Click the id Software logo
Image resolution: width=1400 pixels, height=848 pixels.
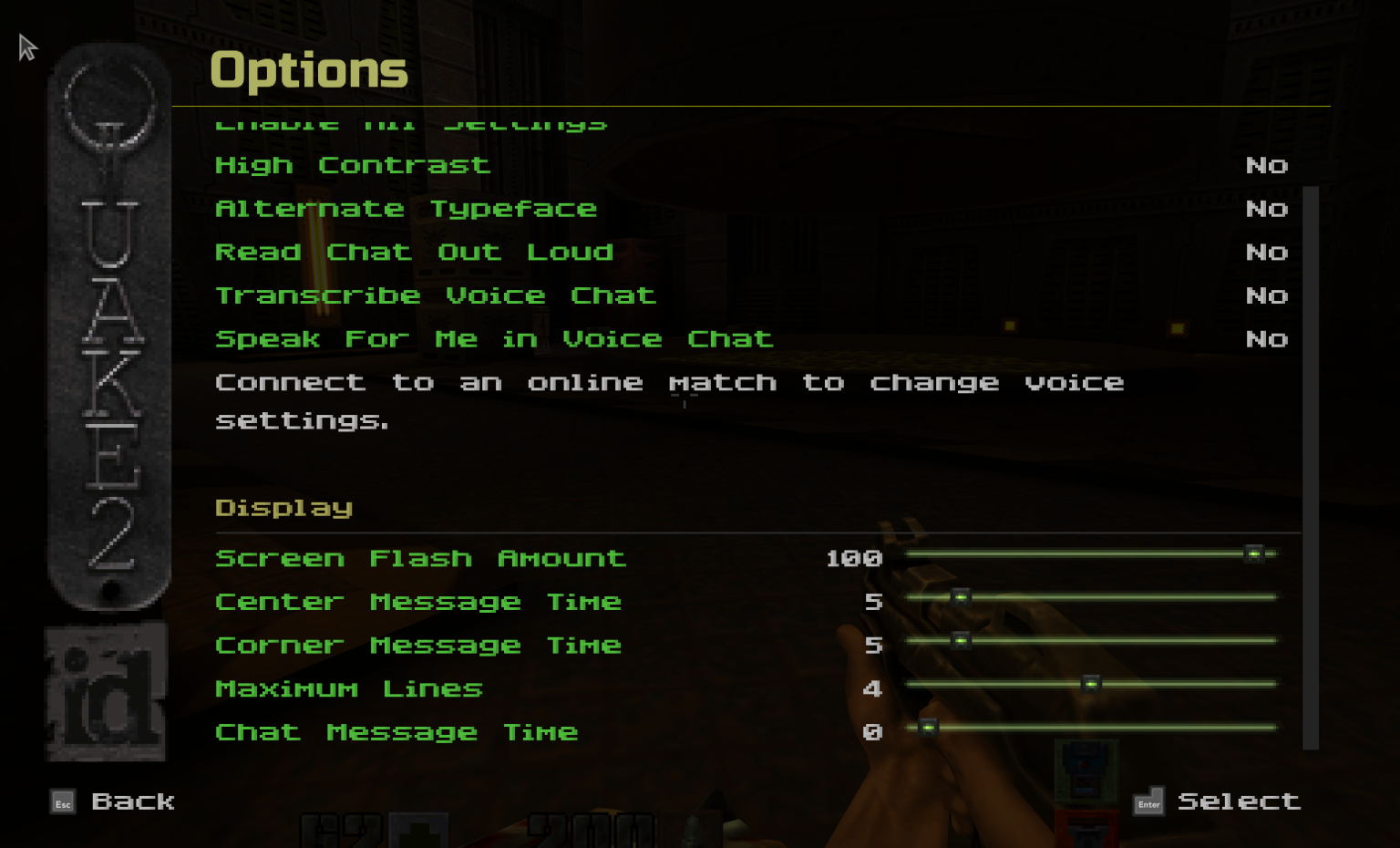coord(107,691)
